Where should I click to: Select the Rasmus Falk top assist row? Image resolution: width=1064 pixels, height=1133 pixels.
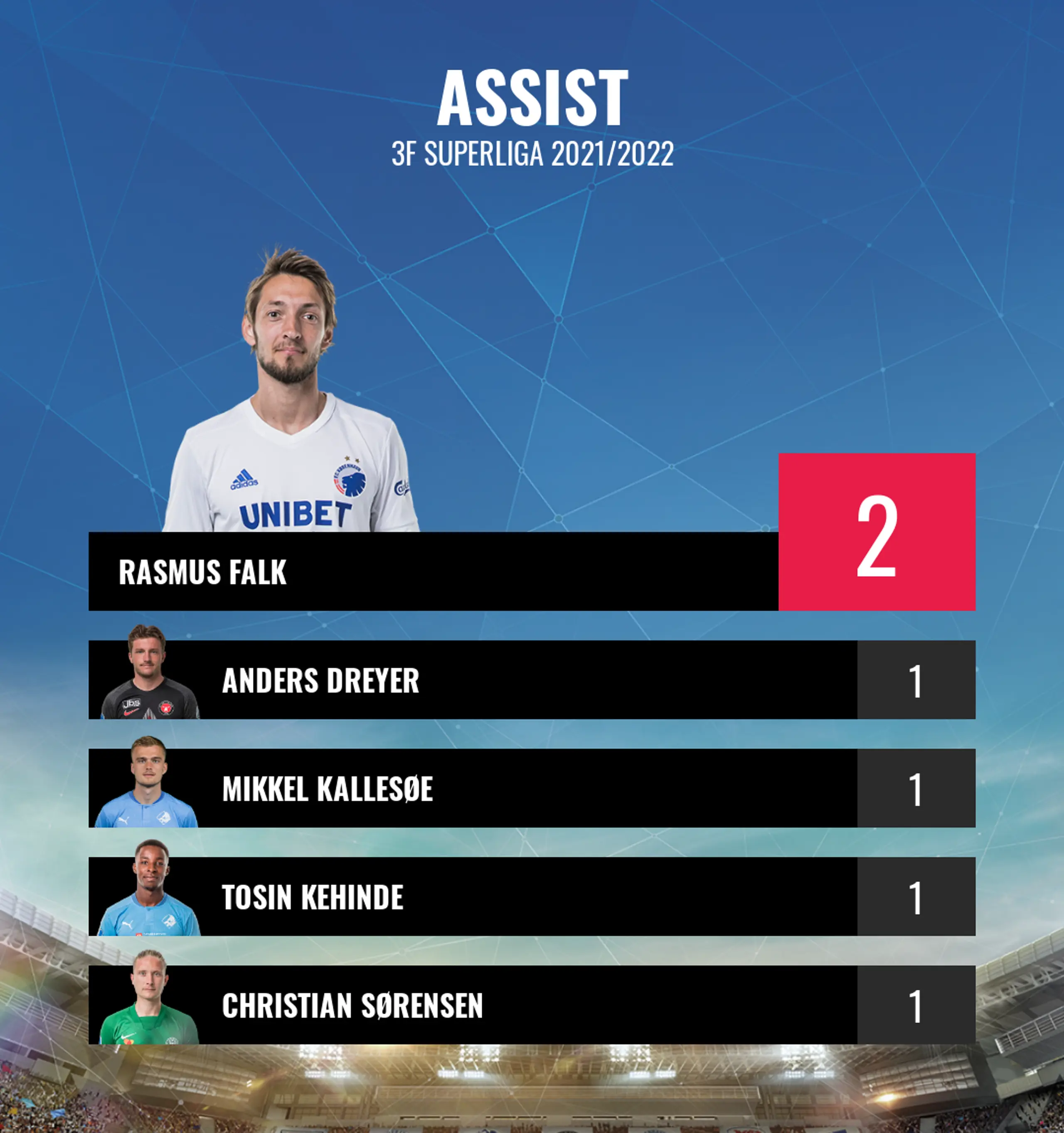coord(433,571)
